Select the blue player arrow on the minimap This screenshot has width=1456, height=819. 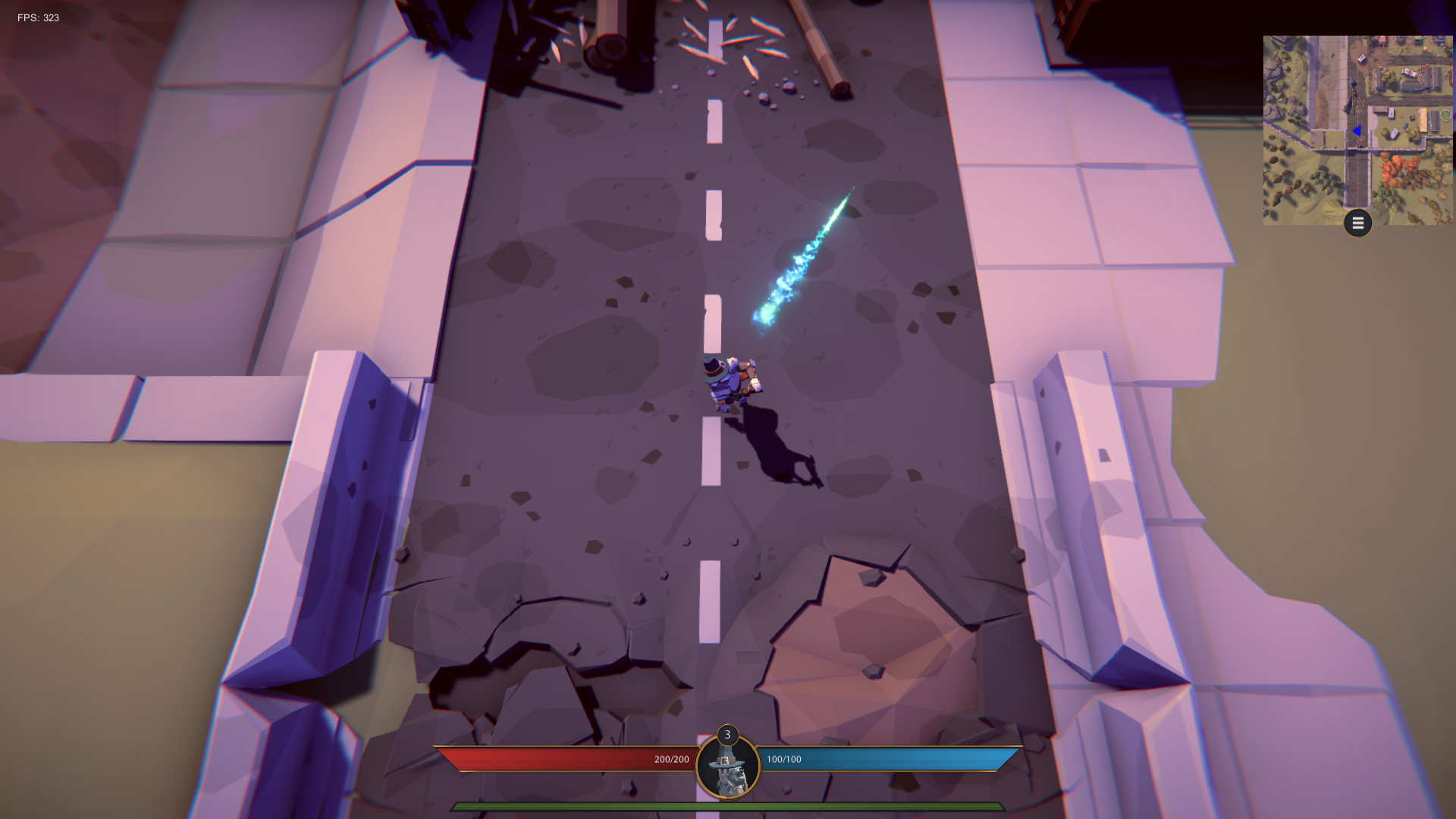(1357, 131)
